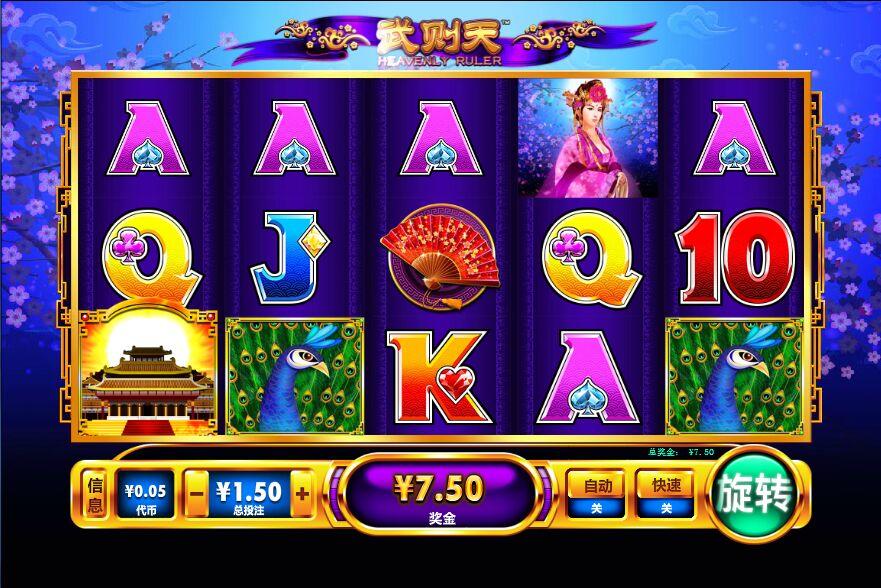
Task: Change the ¥0.05 代币 coin value
Action: click(145, 495)
